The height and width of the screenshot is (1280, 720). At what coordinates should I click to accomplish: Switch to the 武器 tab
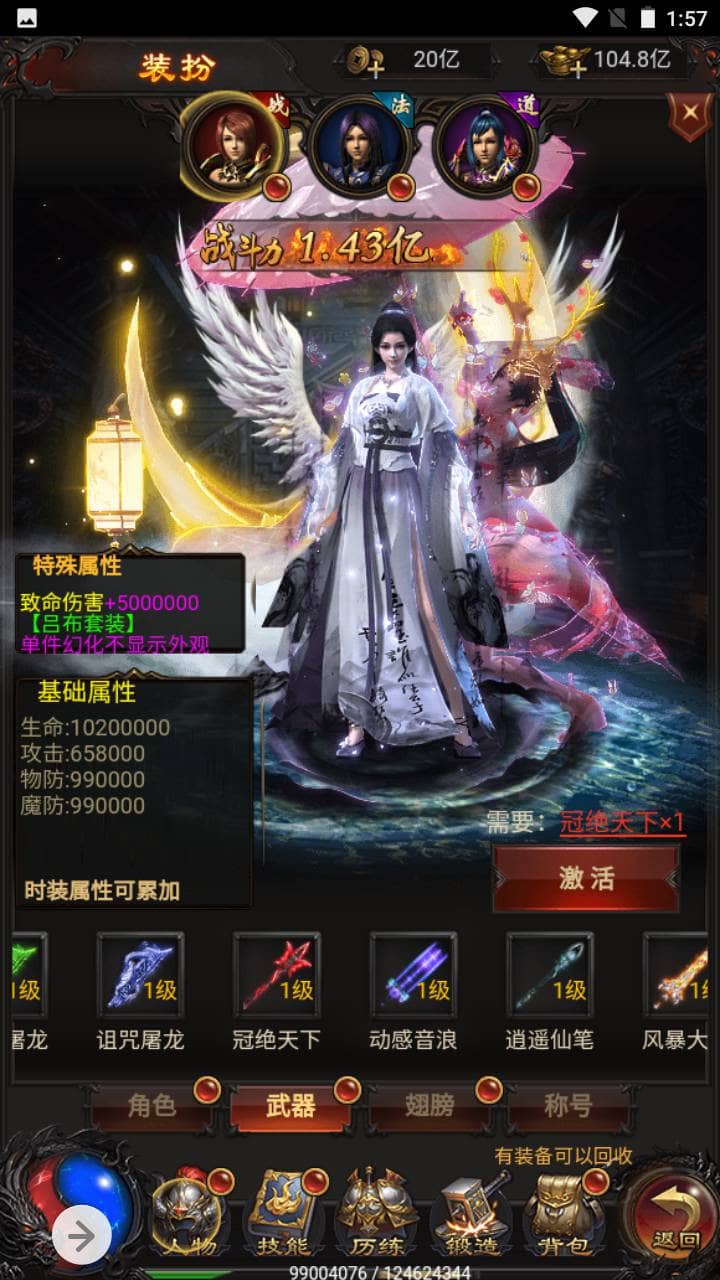pyautogui.click(x=291, y=1105)
